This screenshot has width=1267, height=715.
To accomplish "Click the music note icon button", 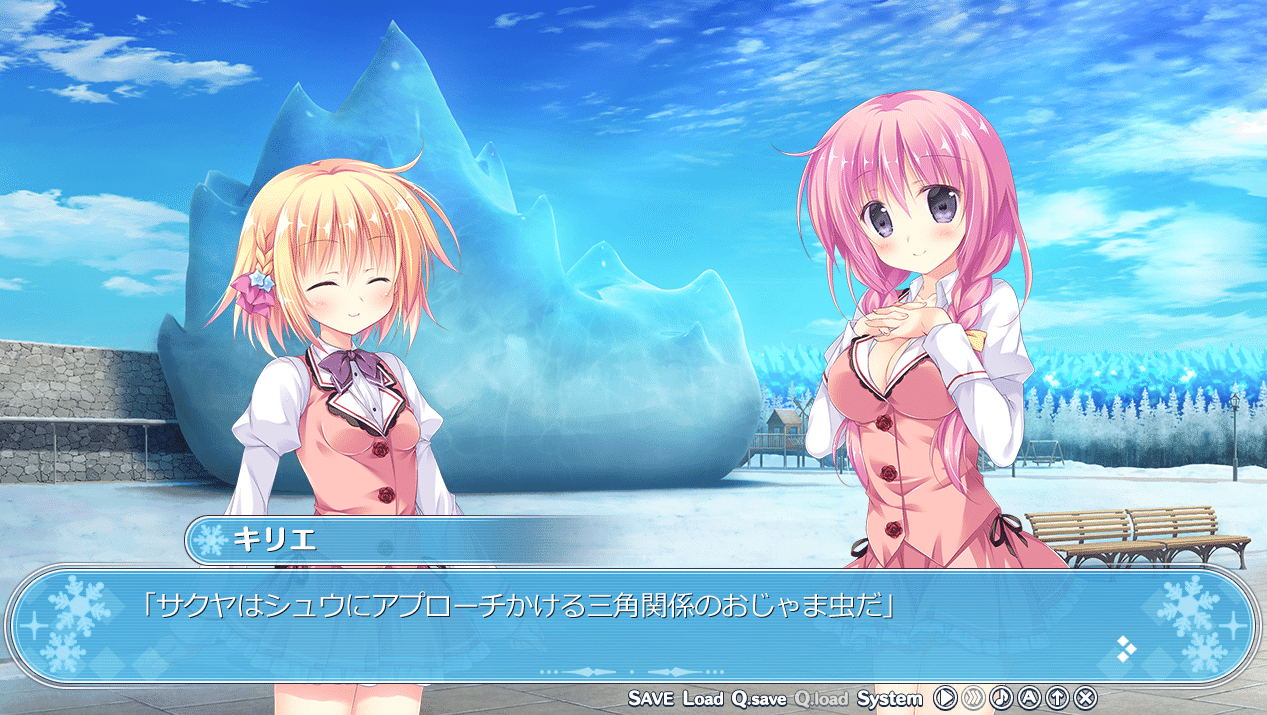I will [1001, 698].
